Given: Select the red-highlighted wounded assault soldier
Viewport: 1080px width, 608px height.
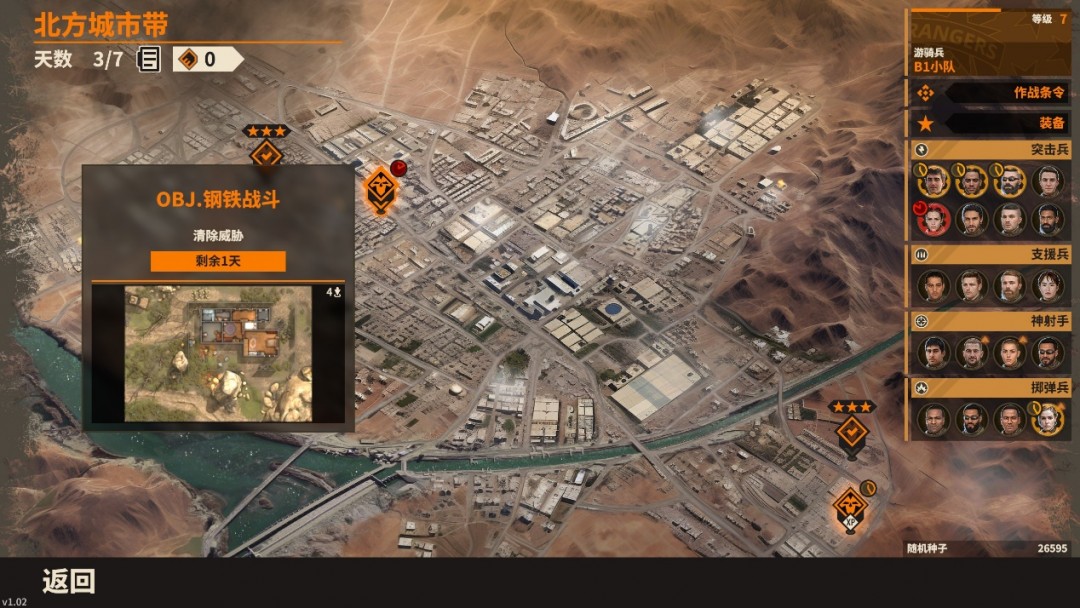Looking at the screenshot, I should [x=934, y=218].
